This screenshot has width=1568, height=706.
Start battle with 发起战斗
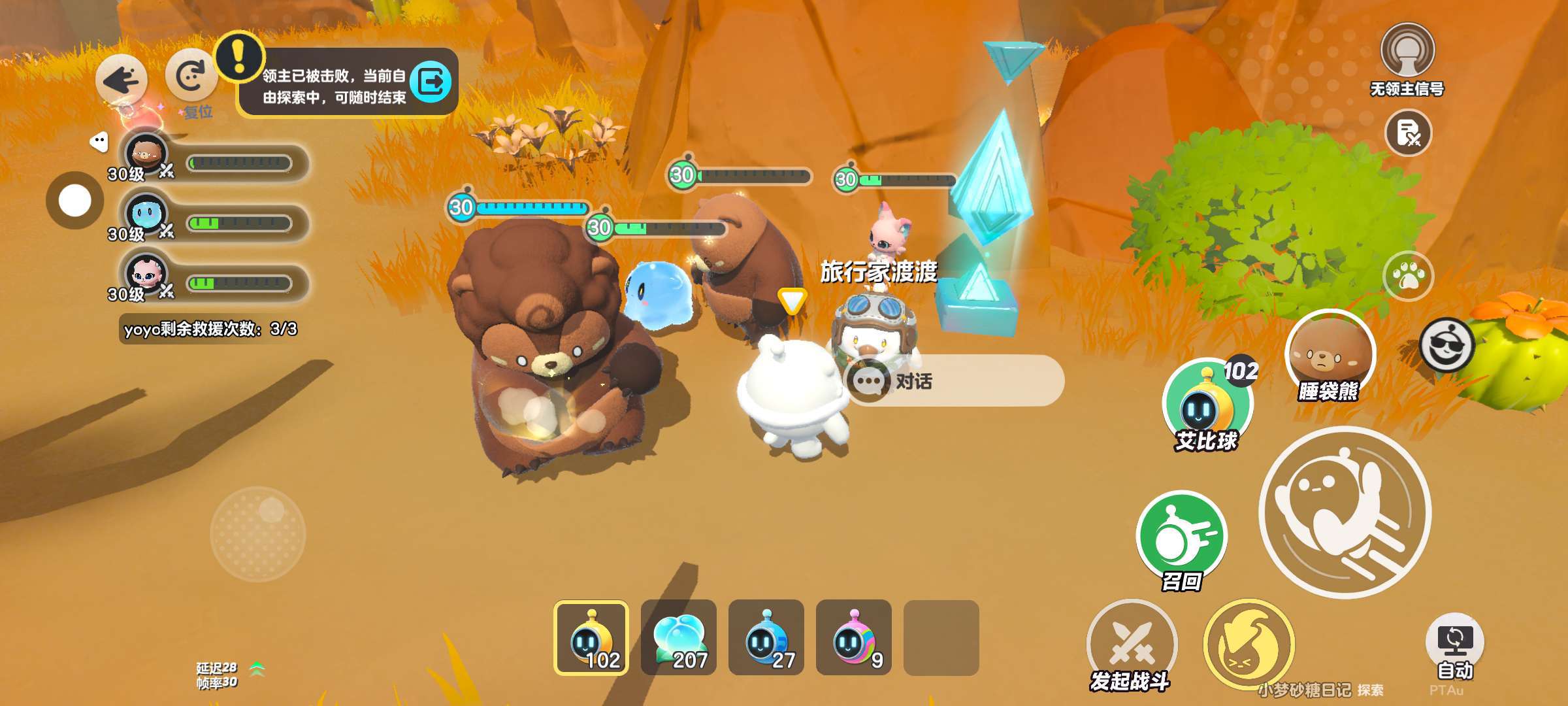(x=1132, y=645)
